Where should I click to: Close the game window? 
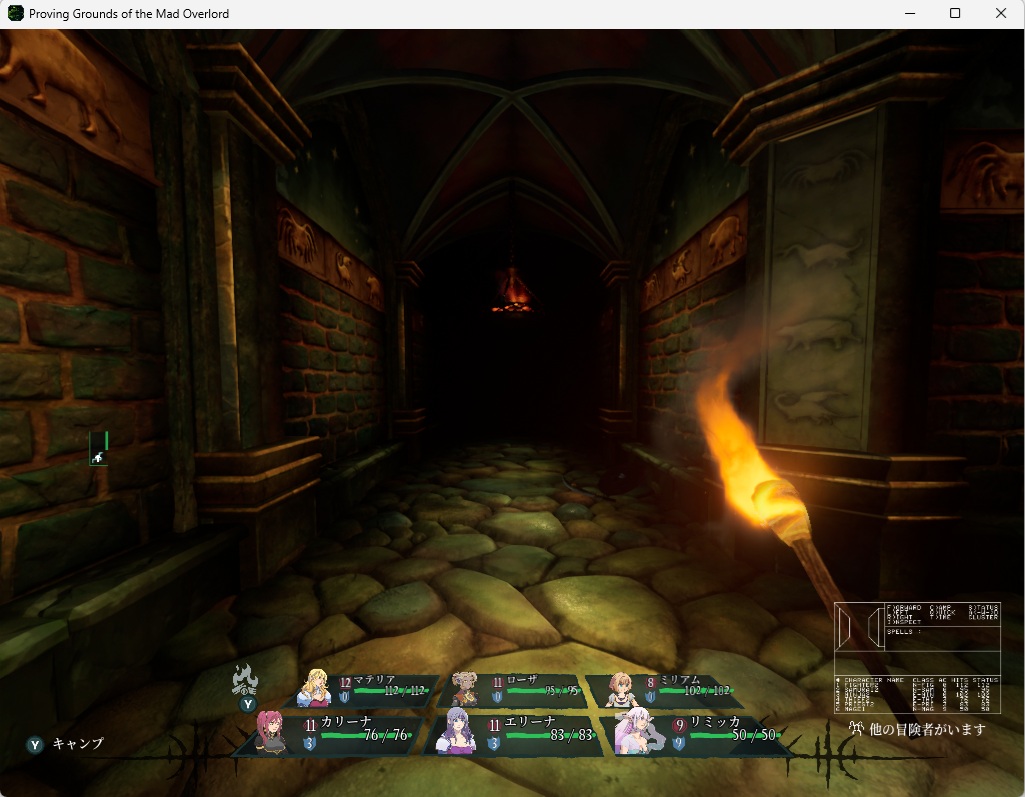1001,14
